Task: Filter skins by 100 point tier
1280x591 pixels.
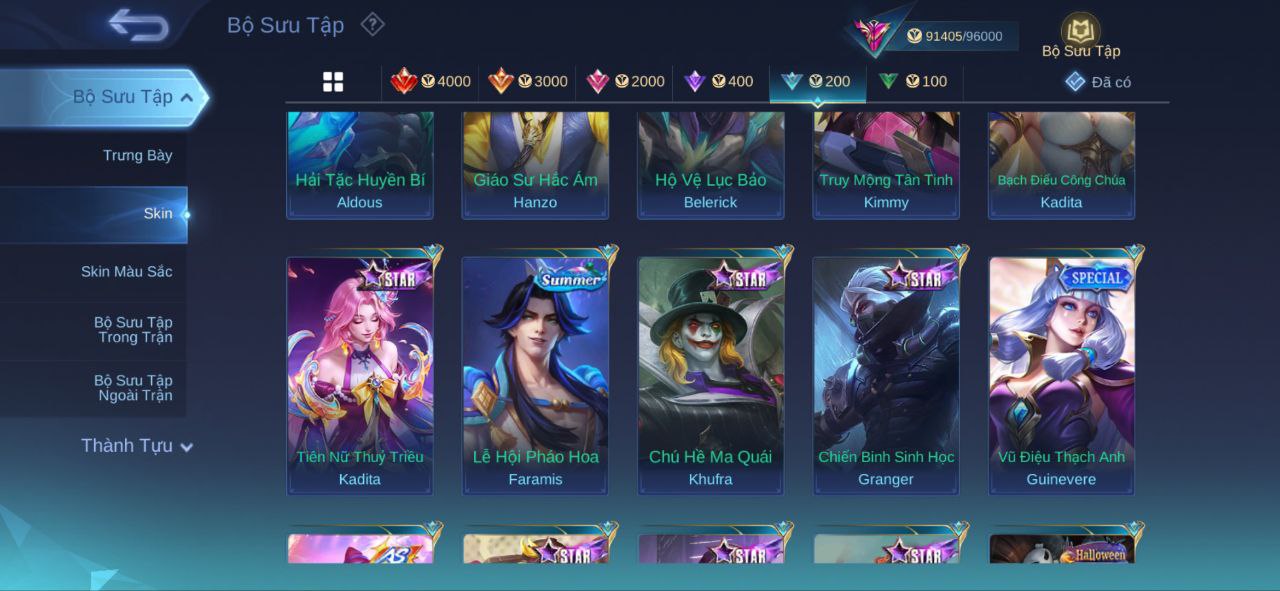Action: pyautogui.click(x=913, y=82)
